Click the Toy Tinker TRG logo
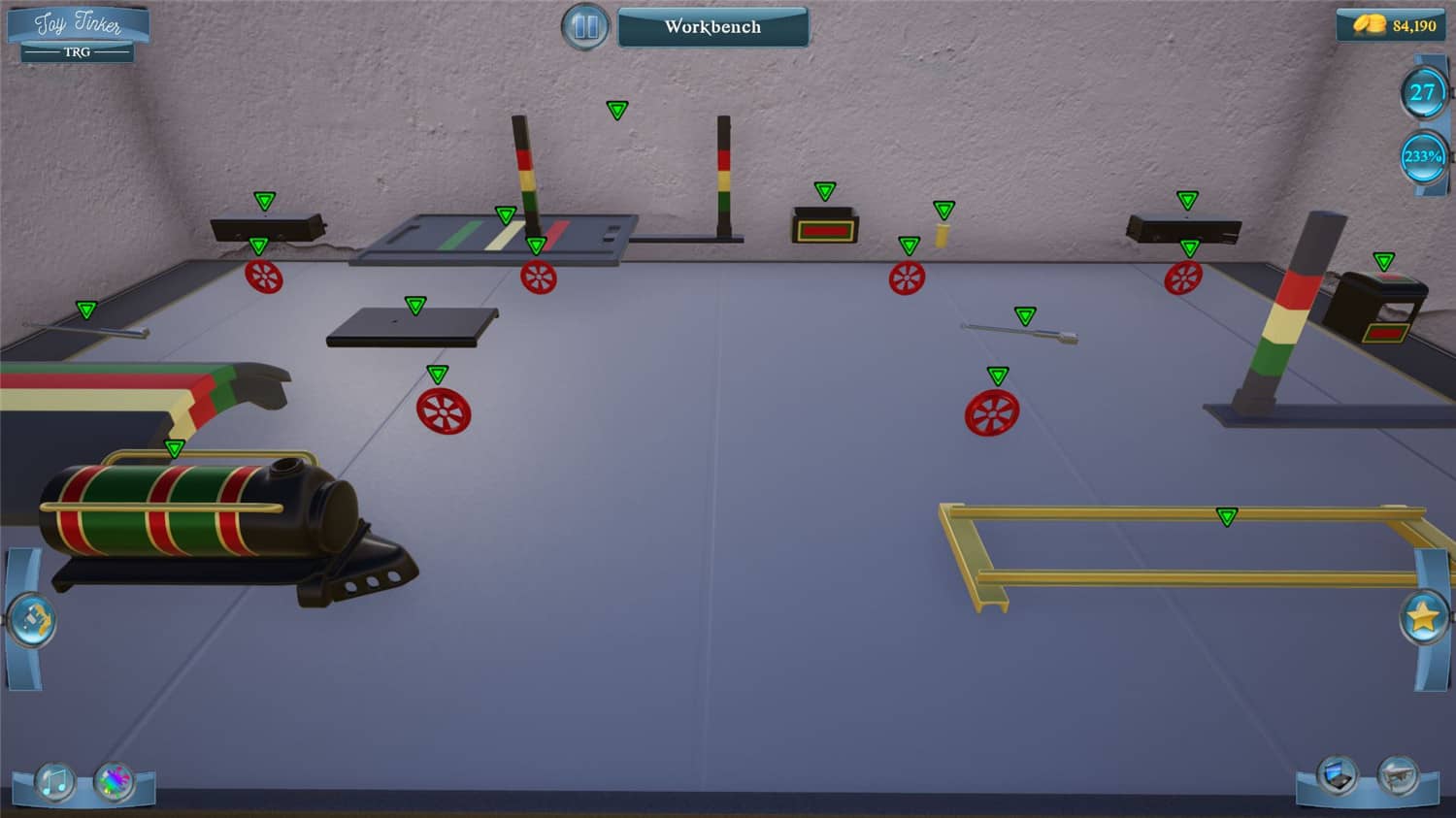This screenshot has width=1456, height=818. click(x=76, y=29)
